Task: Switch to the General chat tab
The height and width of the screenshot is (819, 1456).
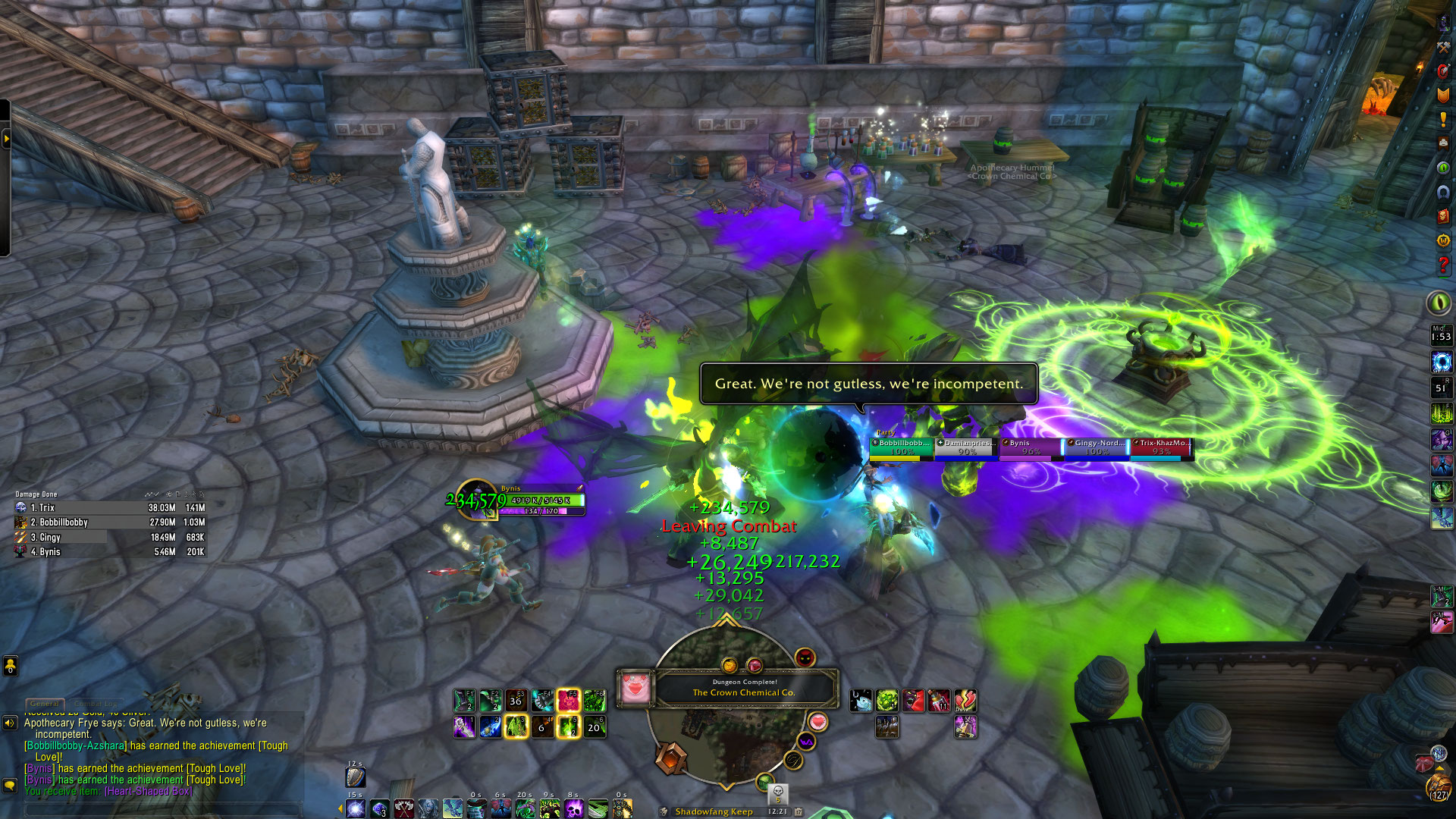Action: 45,704
